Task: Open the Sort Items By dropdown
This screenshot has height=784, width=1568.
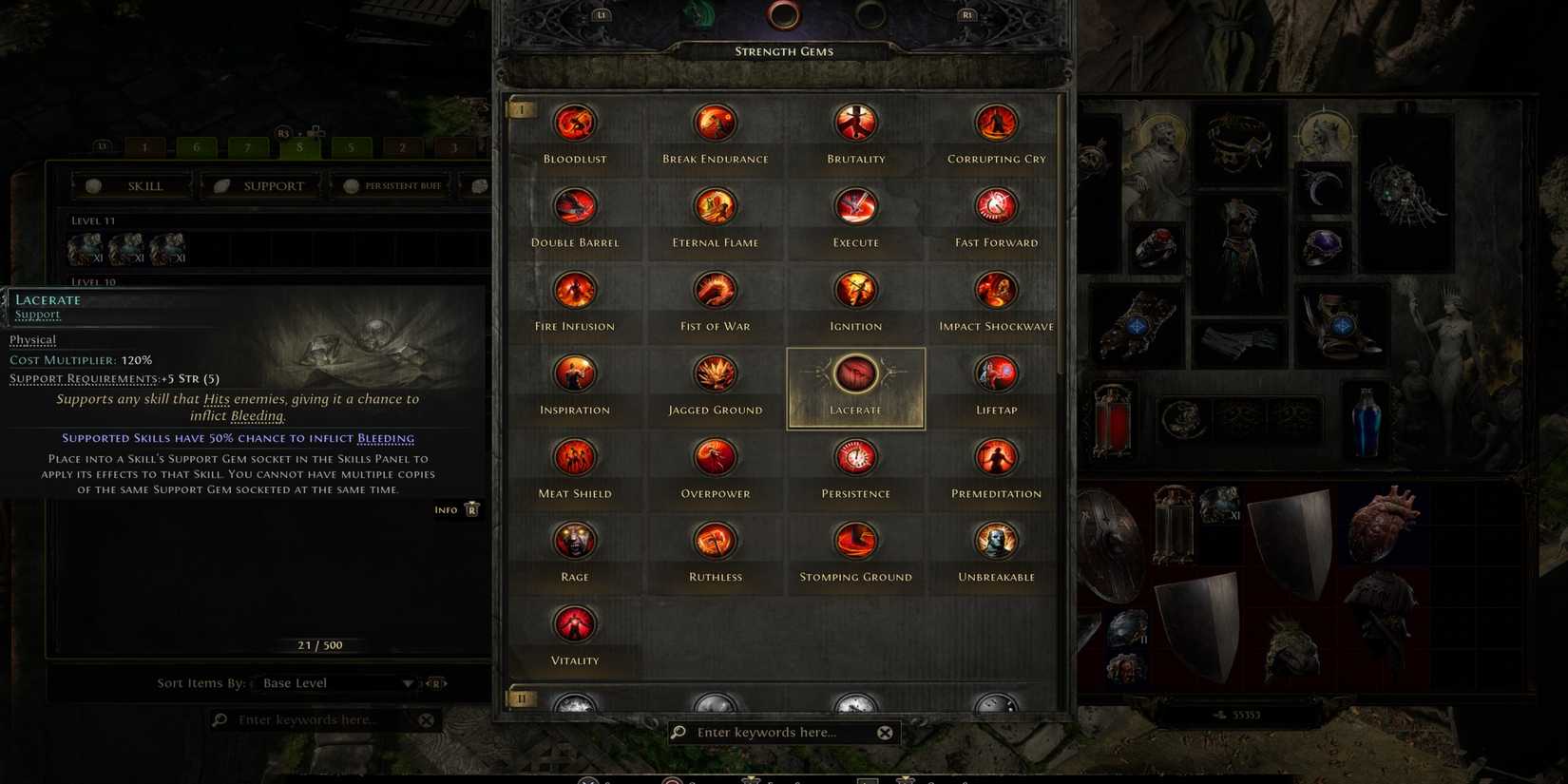Action: click(335, 682)
